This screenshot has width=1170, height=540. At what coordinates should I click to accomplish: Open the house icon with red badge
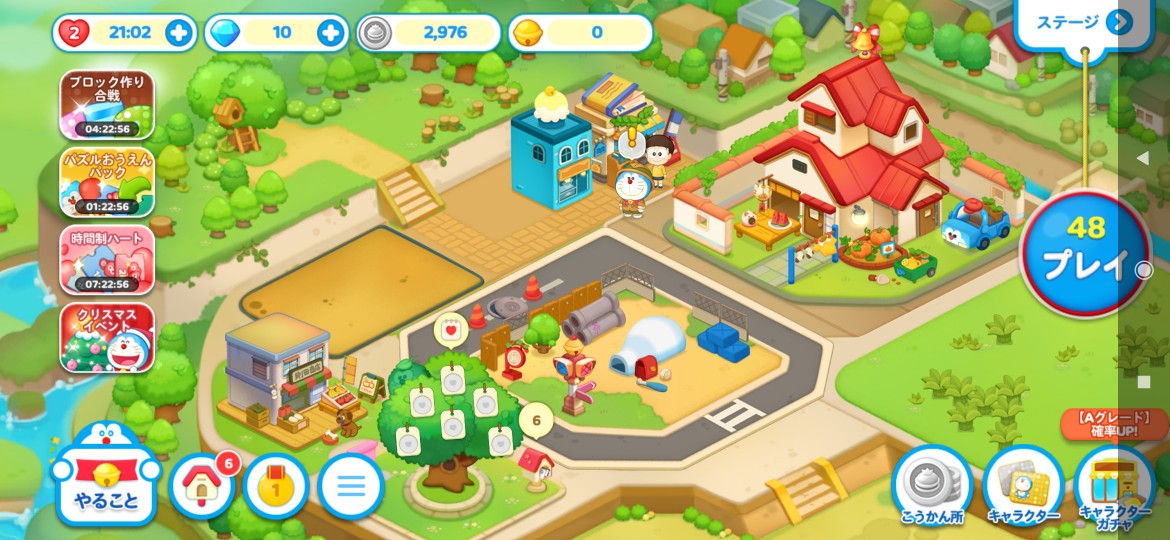coord(203,486)
